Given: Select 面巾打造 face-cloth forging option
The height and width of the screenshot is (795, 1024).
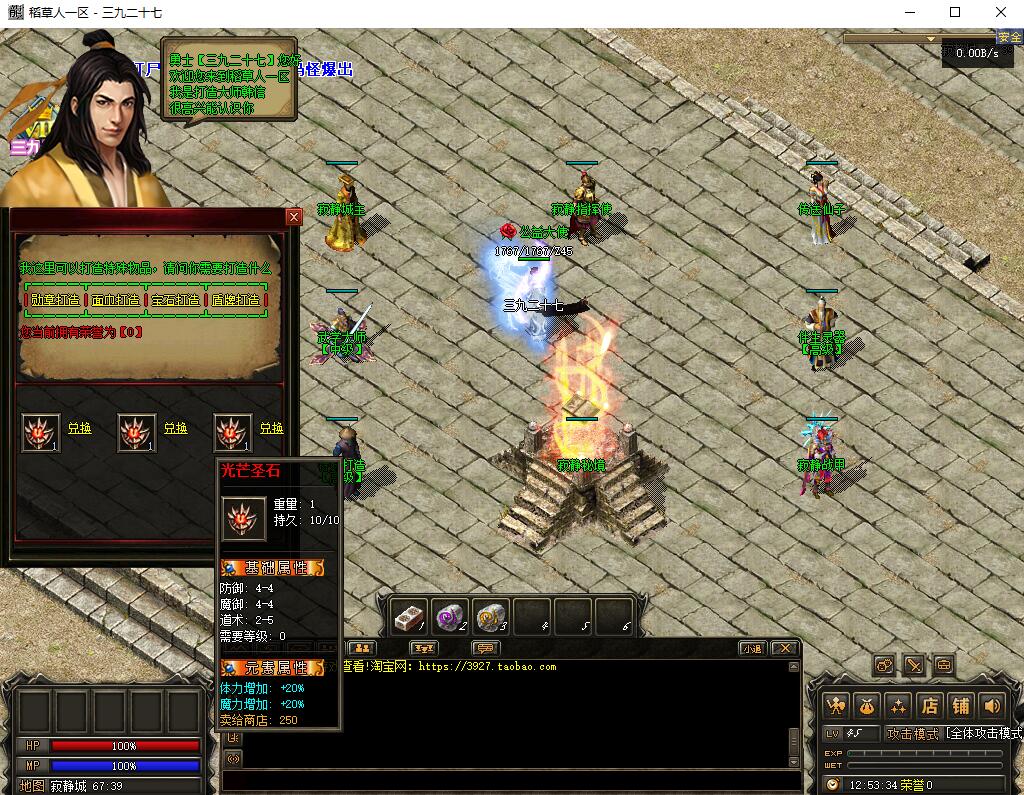Looking at the screenshot, I should click(116, 299).
